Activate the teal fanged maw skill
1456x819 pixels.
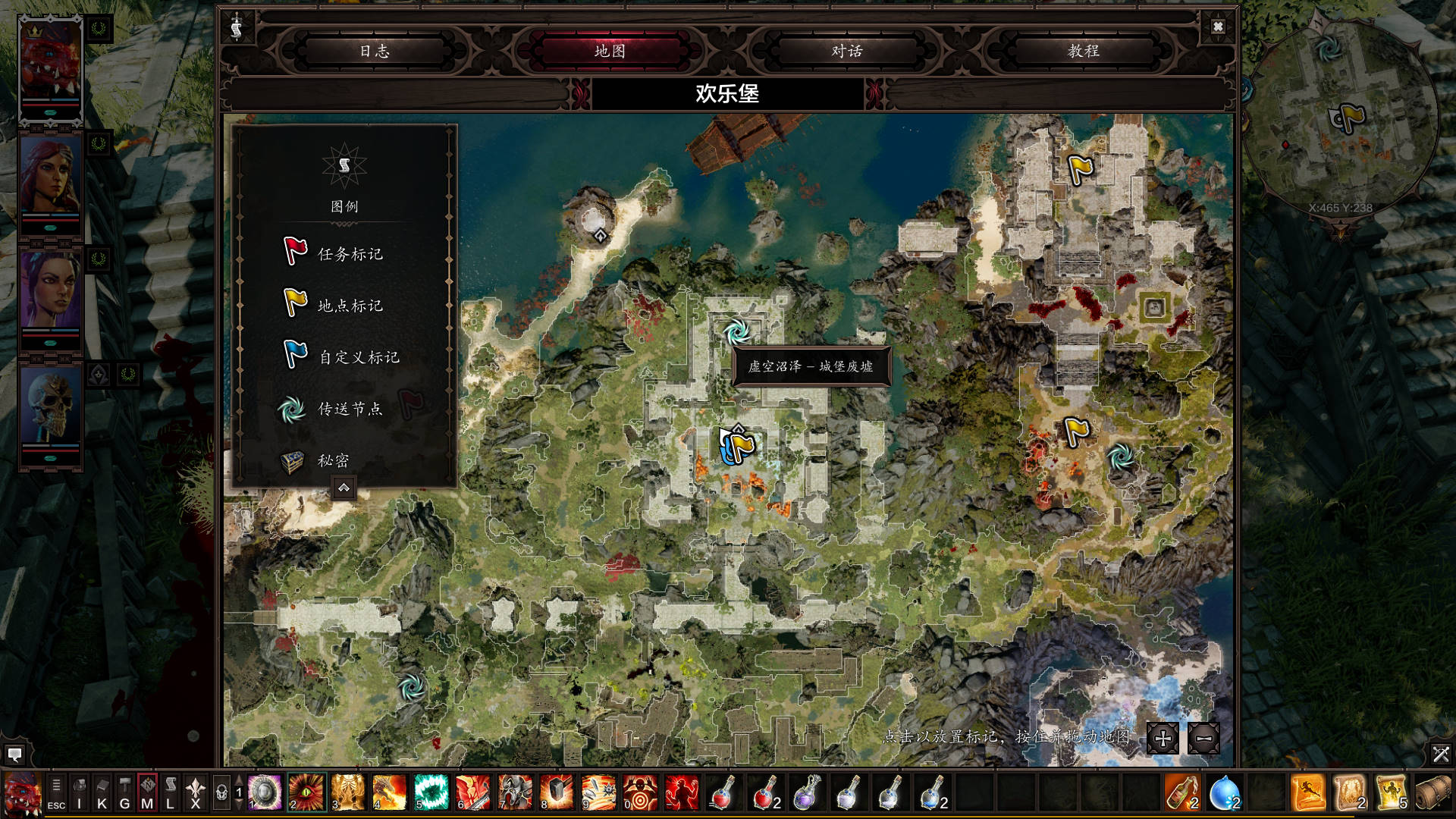pyautogui.click(x=431, y=792)
